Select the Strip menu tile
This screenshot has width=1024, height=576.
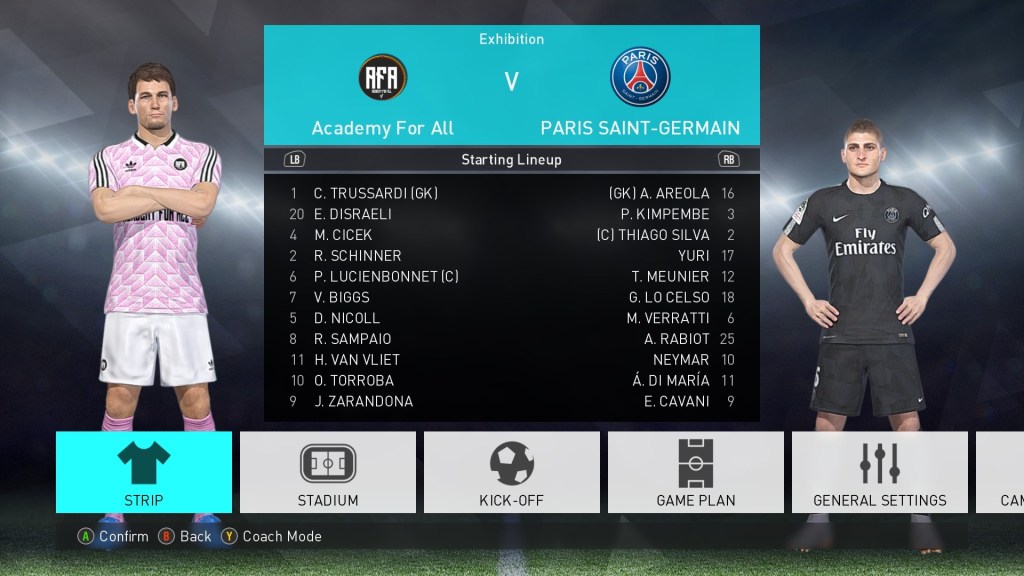coord(144,472)
